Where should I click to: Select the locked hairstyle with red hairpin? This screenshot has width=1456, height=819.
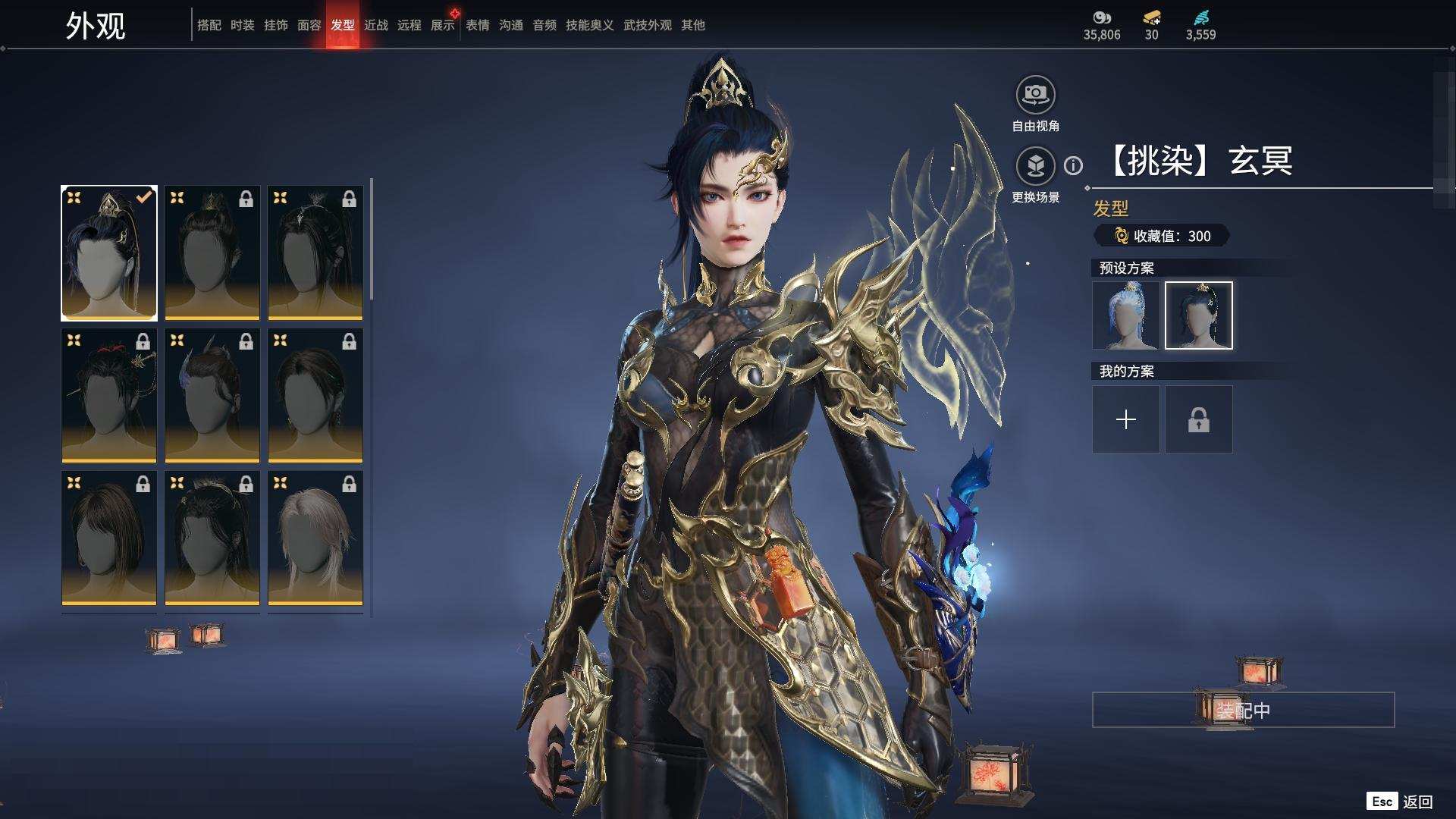[109, 395]
